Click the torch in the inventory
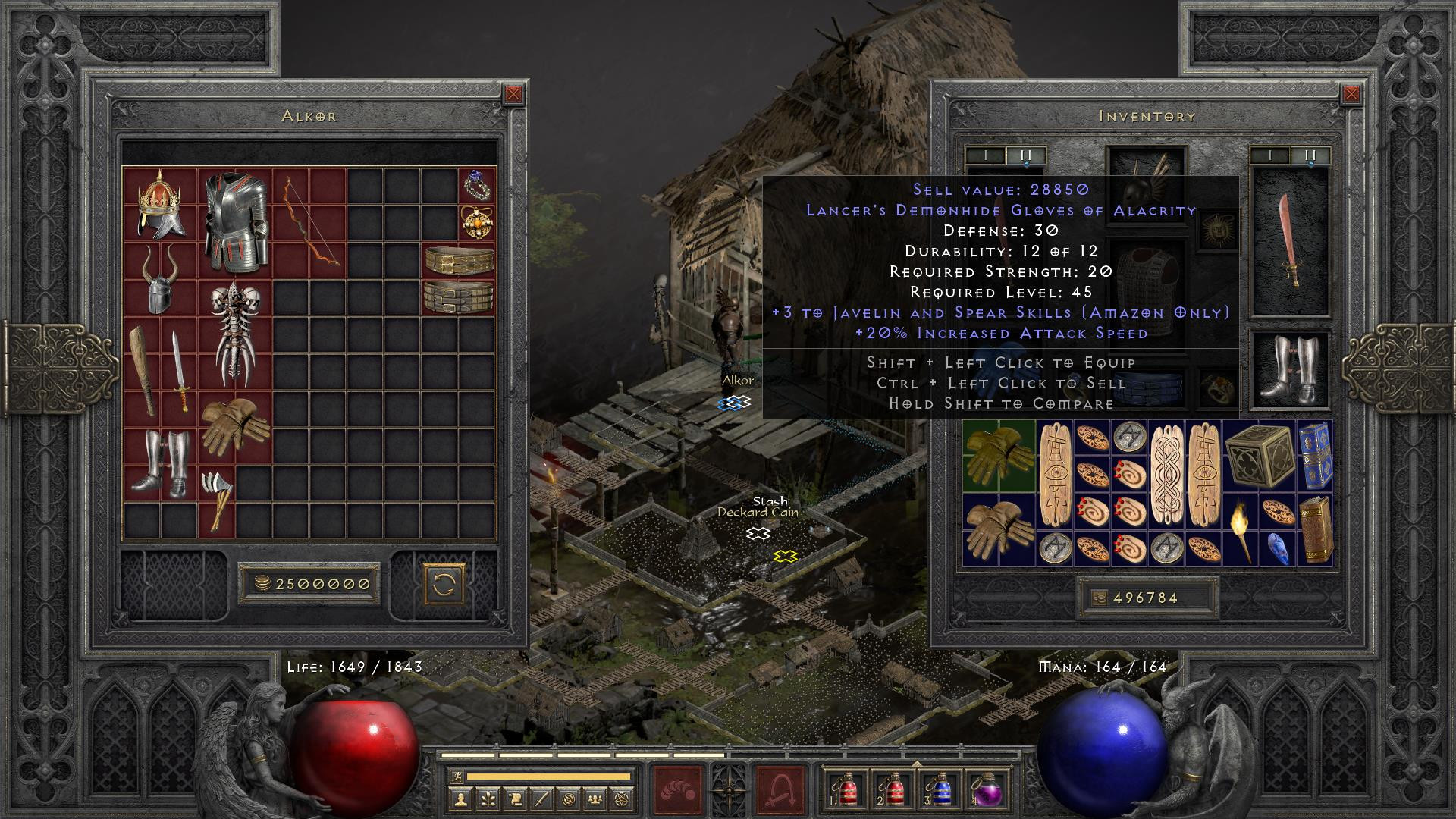The width and height of the screenshot is (1456, 819). pos(1241,529)
